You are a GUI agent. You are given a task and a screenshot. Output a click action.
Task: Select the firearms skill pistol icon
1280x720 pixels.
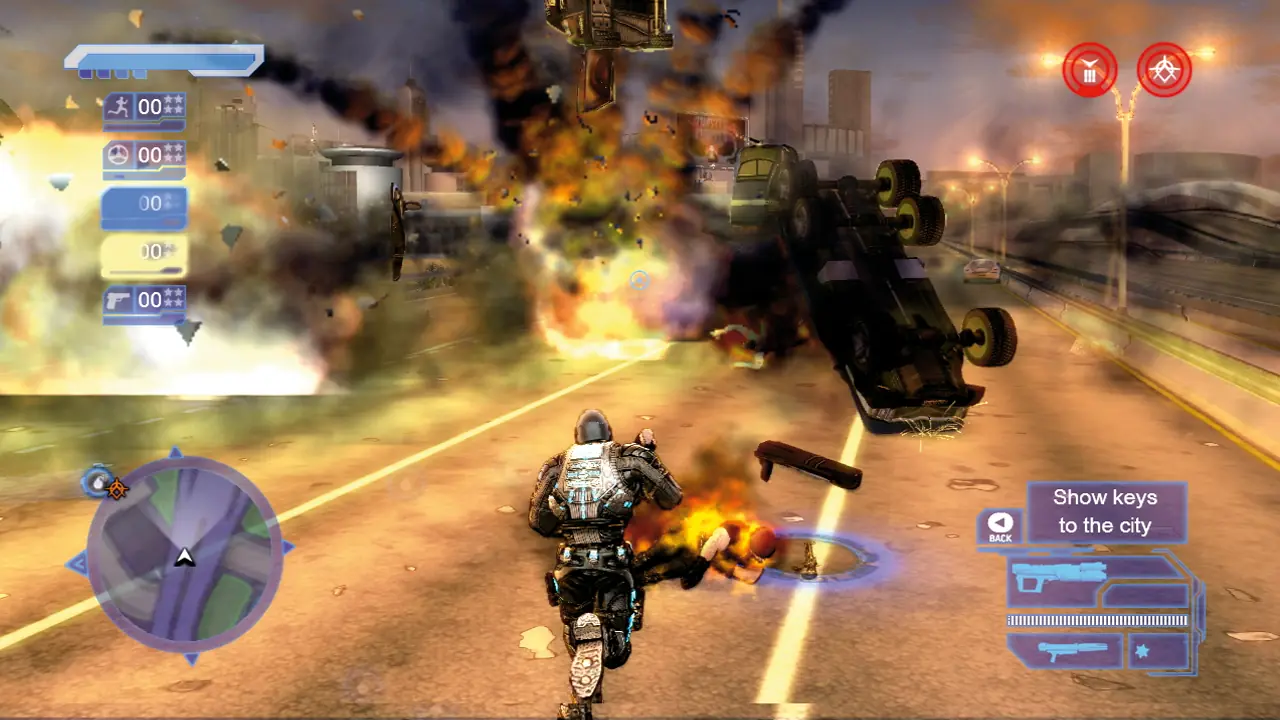[116, 299]
